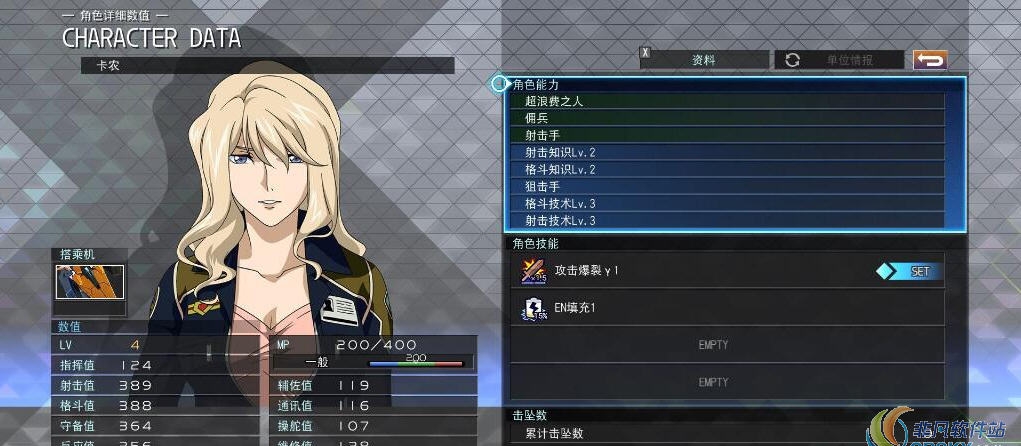This screenshot has width=1021, height=446.
Task: Choose the 狙击手 ability entry
Action: point(728,186)
